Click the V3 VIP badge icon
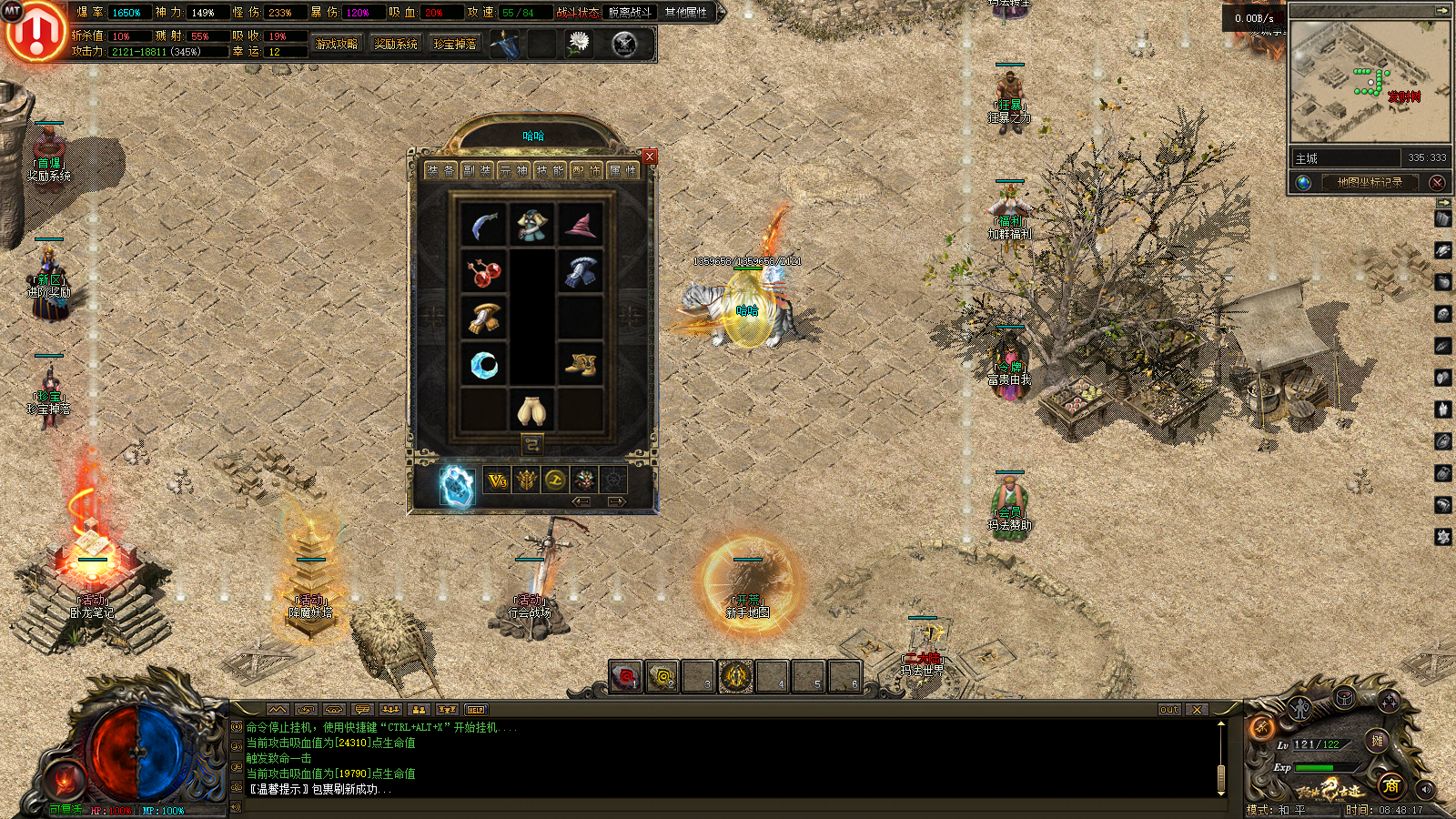Viewport: 1456px width, 819px height. [497, 480]
